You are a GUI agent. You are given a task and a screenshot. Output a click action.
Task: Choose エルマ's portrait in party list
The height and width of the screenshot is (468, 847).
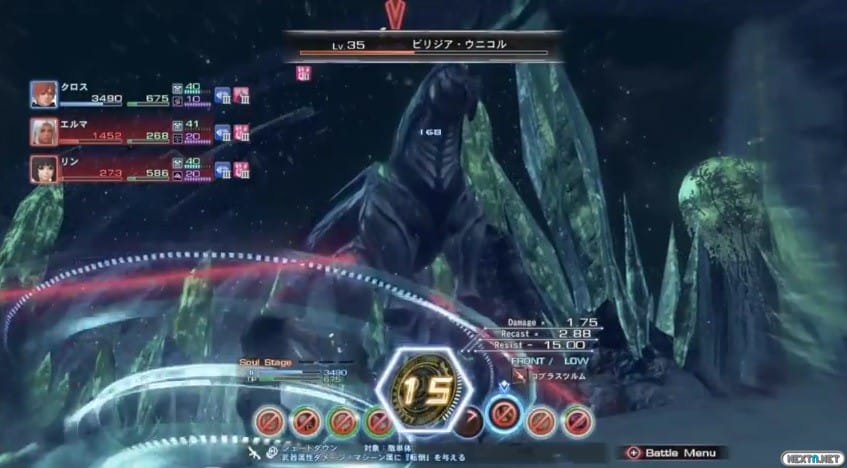pos(44,132)
